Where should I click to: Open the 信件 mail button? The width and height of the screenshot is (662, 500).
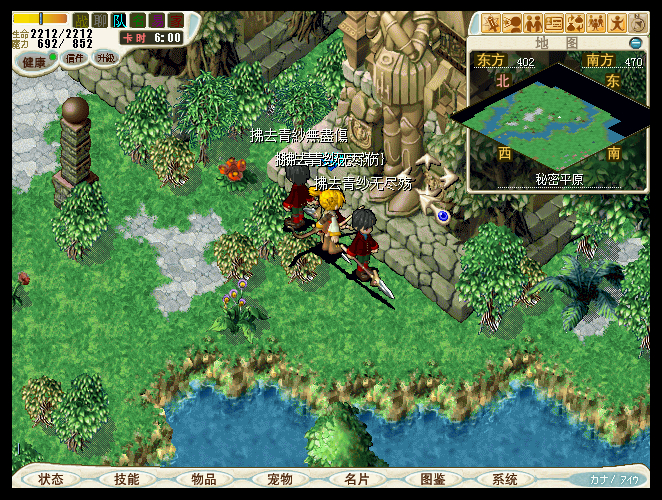pyautogui.click(x=75, y=58)
